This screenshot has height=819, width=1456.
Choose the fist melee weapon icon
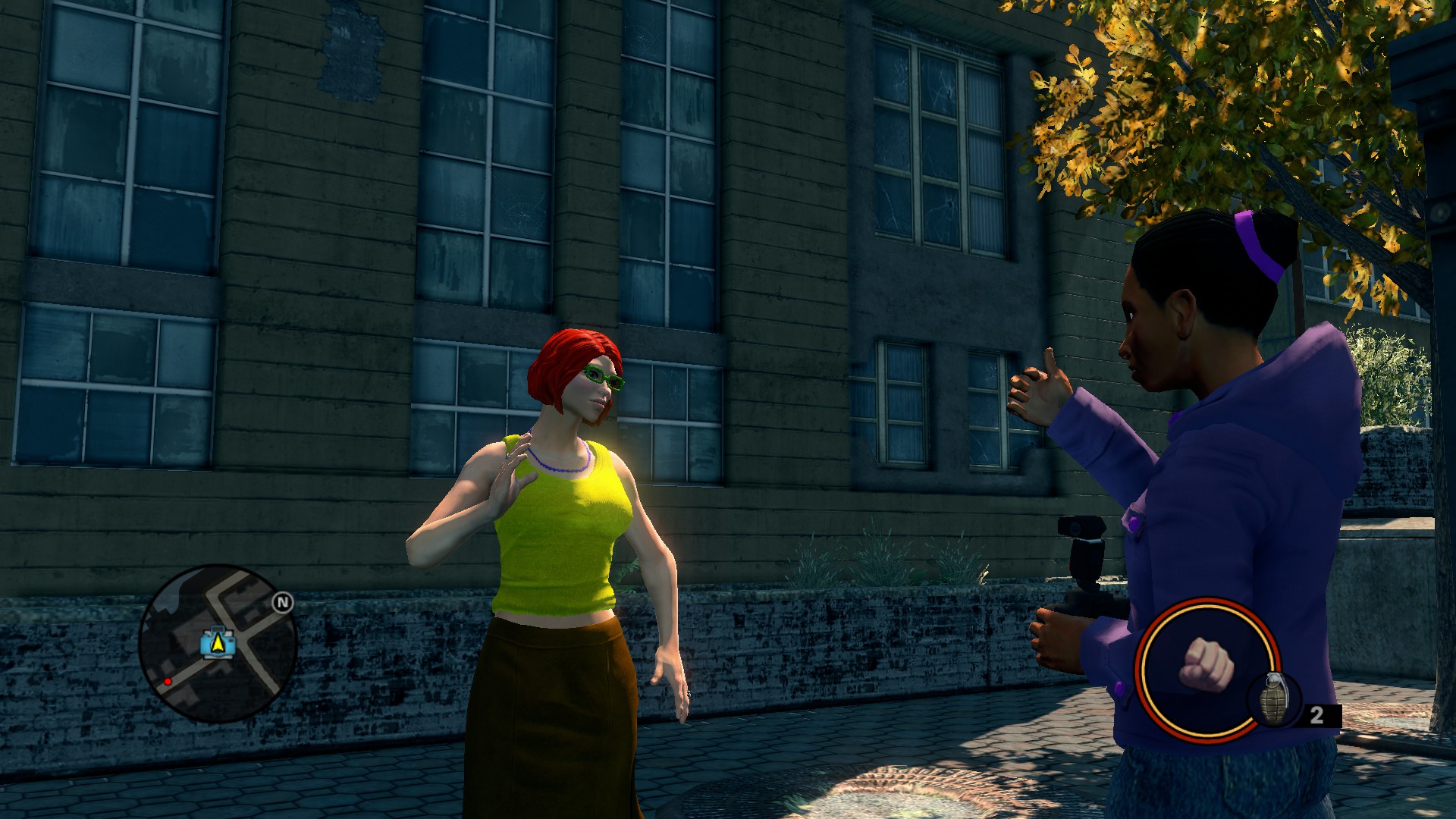pyautogui.click(x=1206, y=666)
